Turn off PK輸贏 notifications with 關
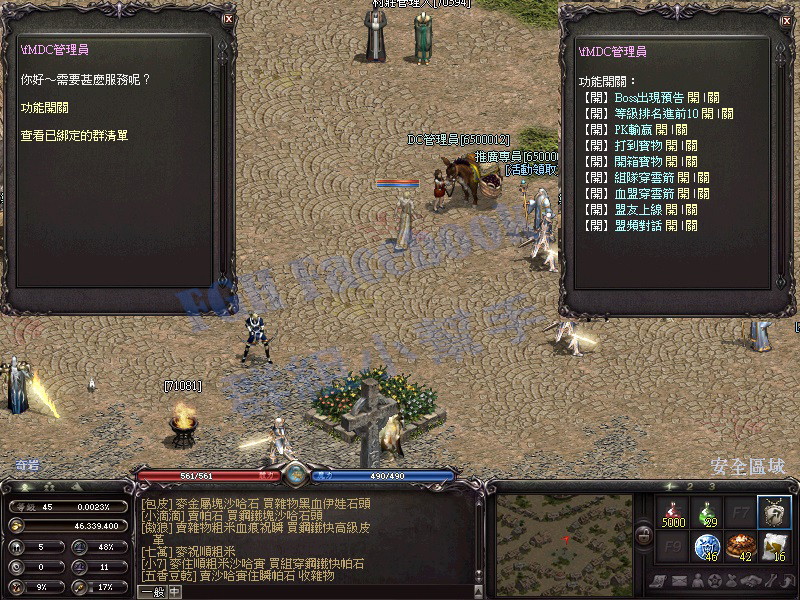800x600 pixels. pyautogui.click(x=680, y=130)
